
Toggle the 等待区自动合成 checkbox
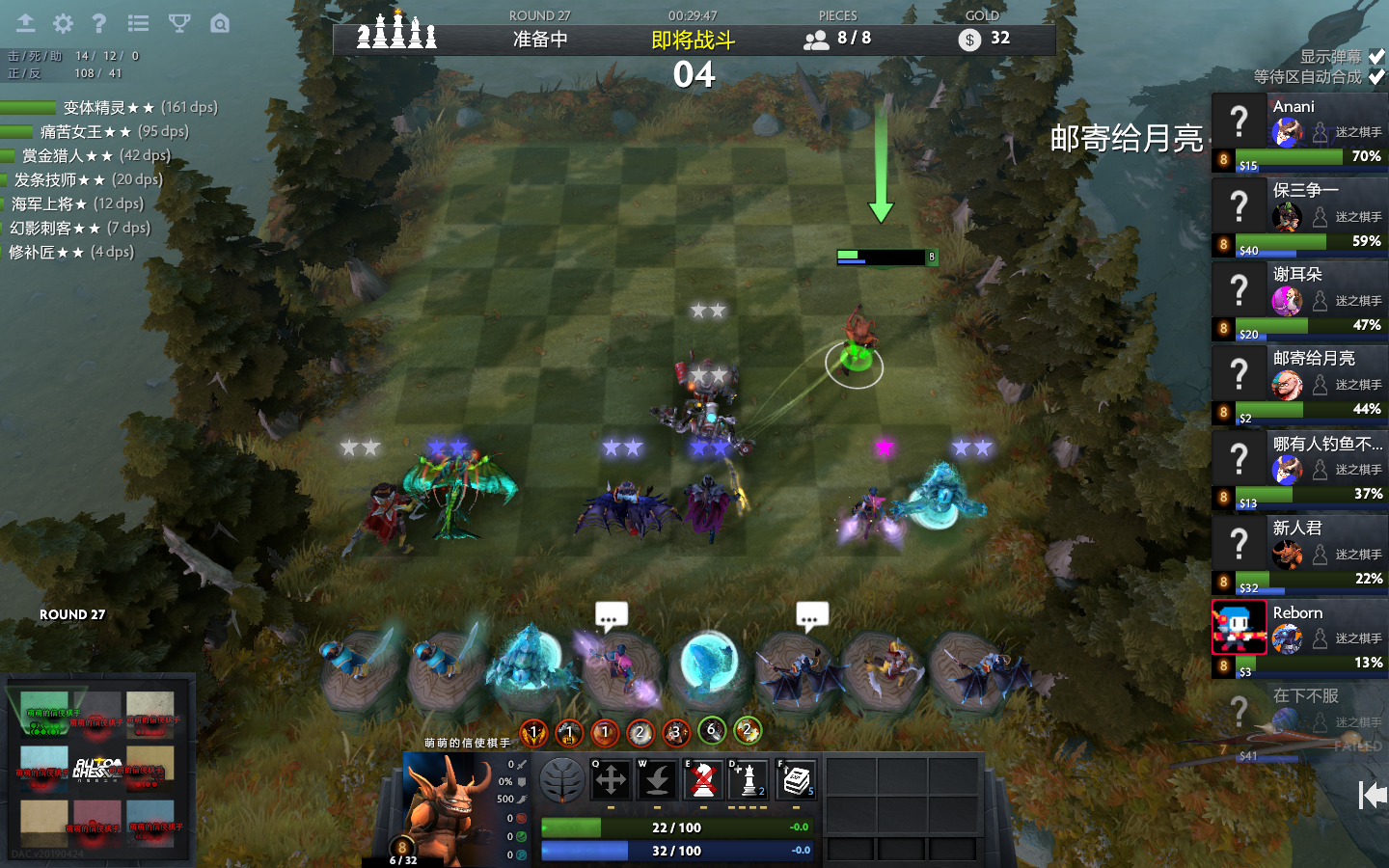(x=1376, y=77)
